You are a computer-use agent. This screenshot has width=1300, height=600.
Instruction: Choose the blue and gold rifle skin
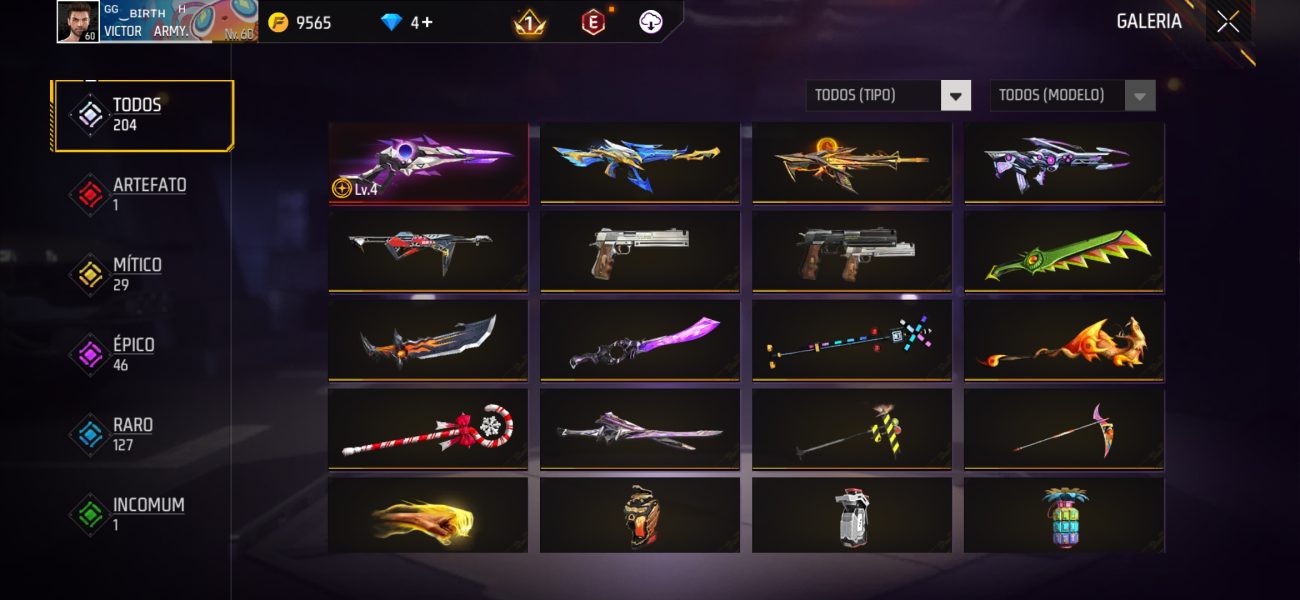(640, 163)
